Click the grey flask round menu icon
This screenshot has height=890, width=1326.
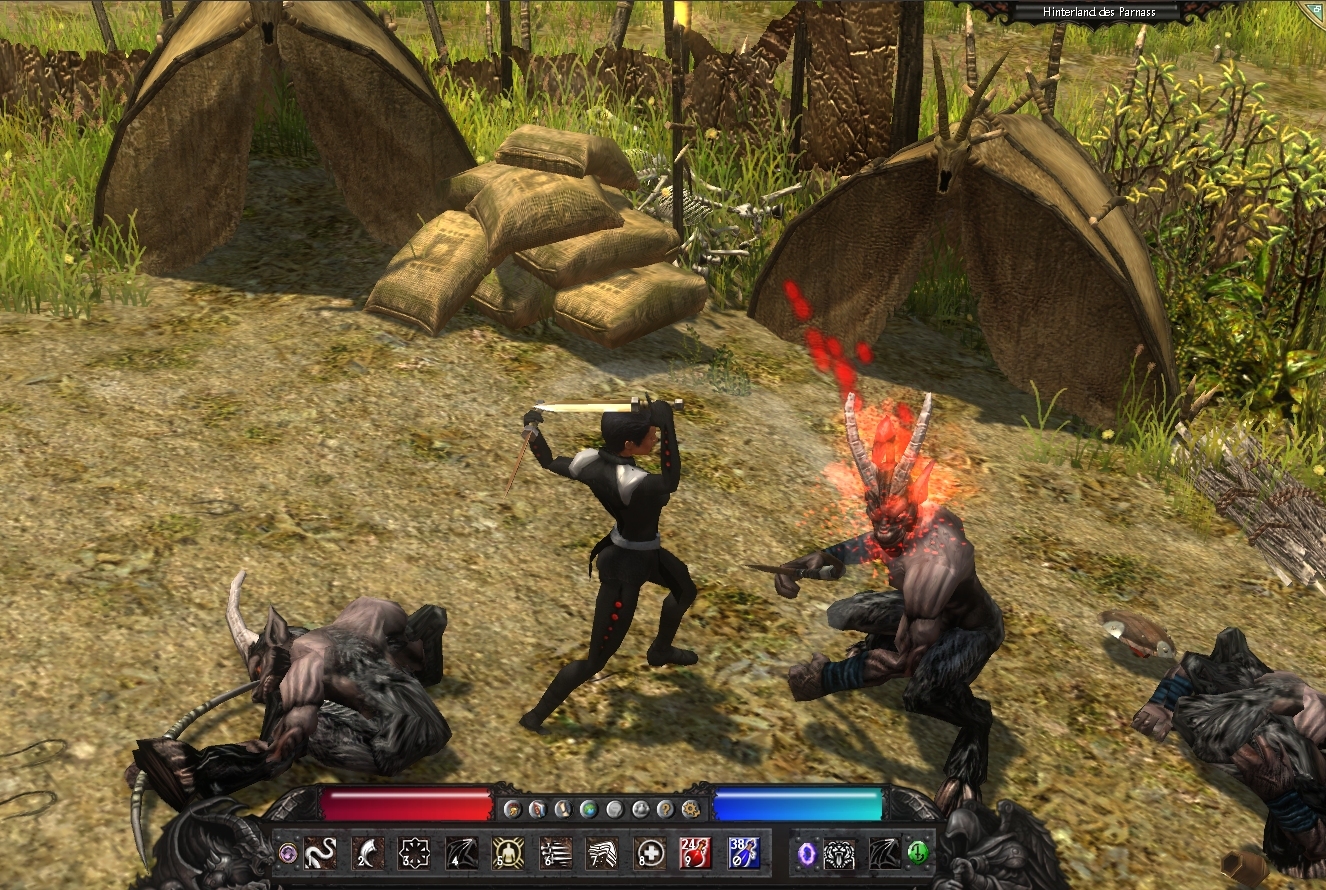(x=641, y=808)
